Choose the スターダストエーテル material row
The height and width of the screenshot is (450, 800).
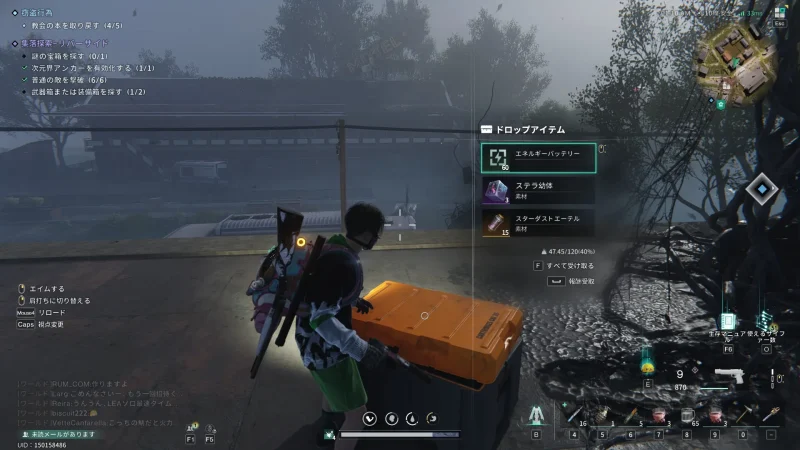[x=539, y=222]
